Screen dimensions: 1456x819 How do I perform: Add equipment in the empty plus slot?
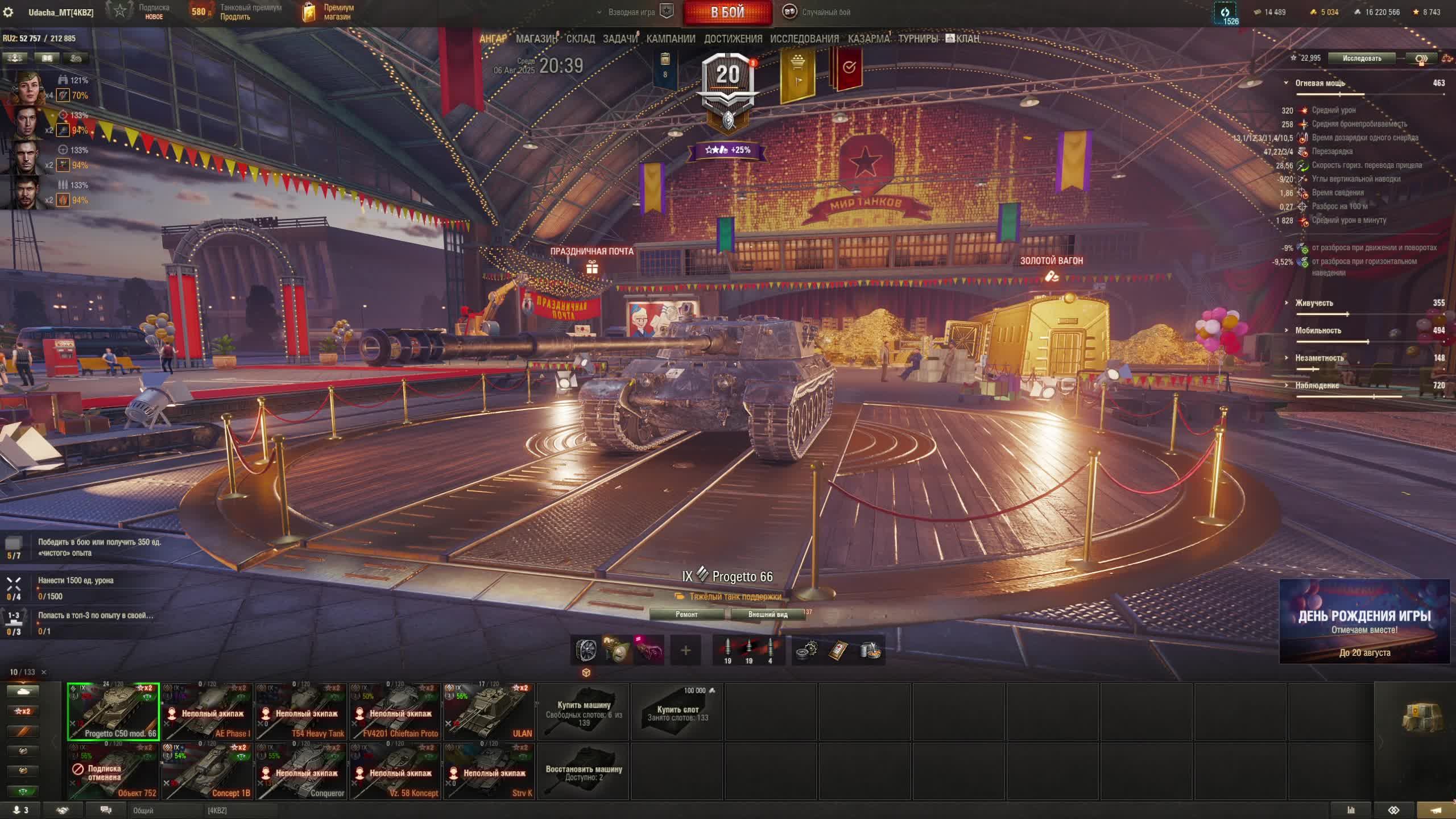click(x=685, y=650)
